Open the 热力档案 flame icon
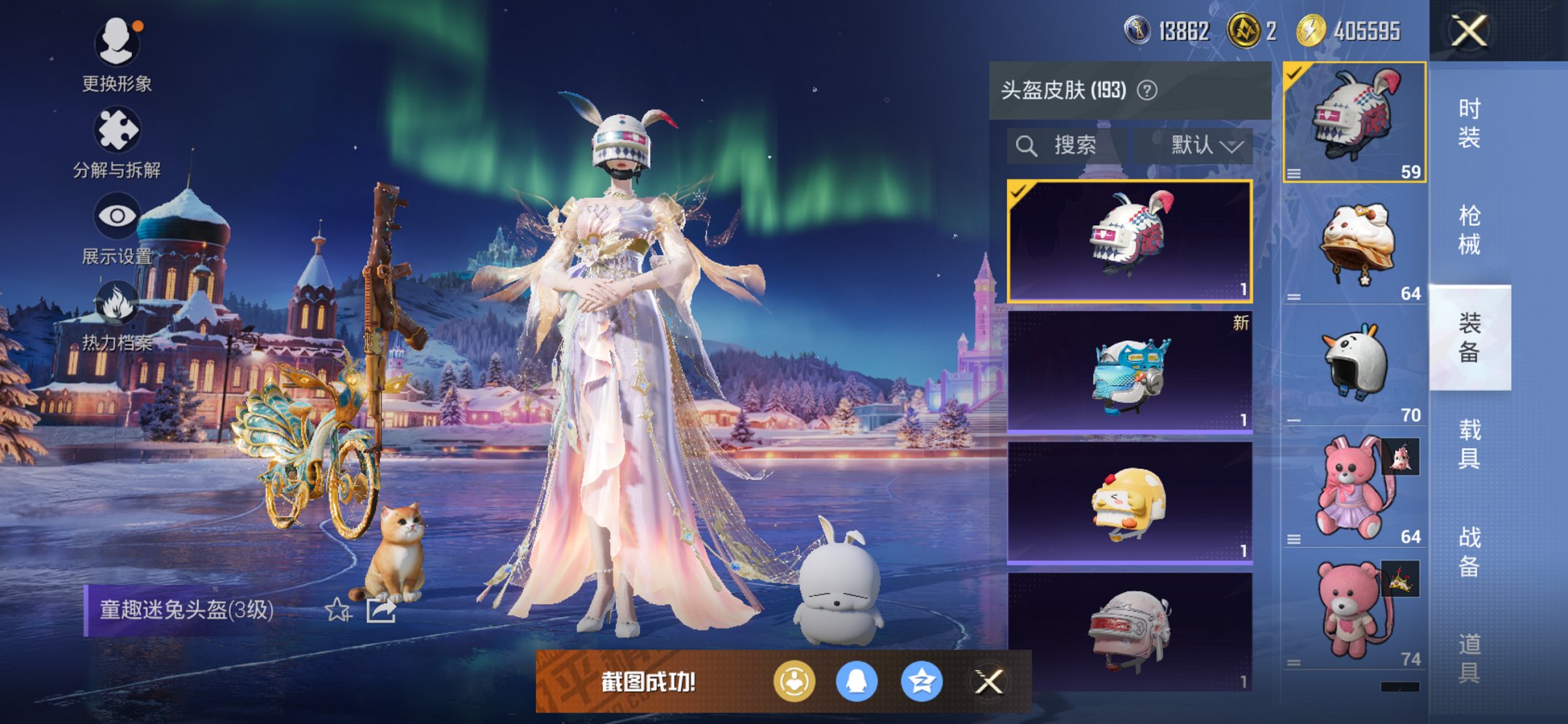The image size is (1568, 724). click(x=118, y=304)
